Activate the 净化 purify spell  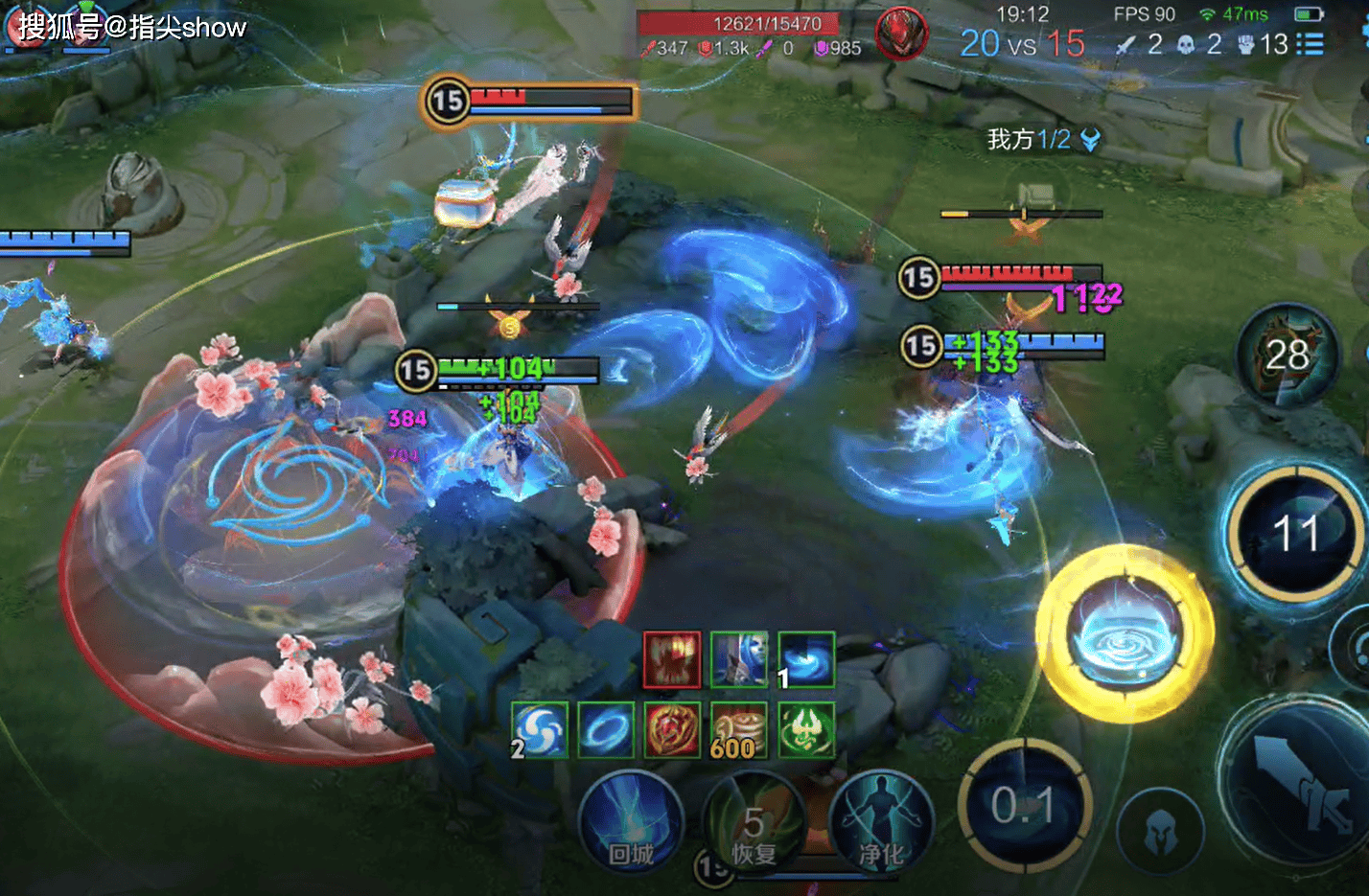(880, 825)
